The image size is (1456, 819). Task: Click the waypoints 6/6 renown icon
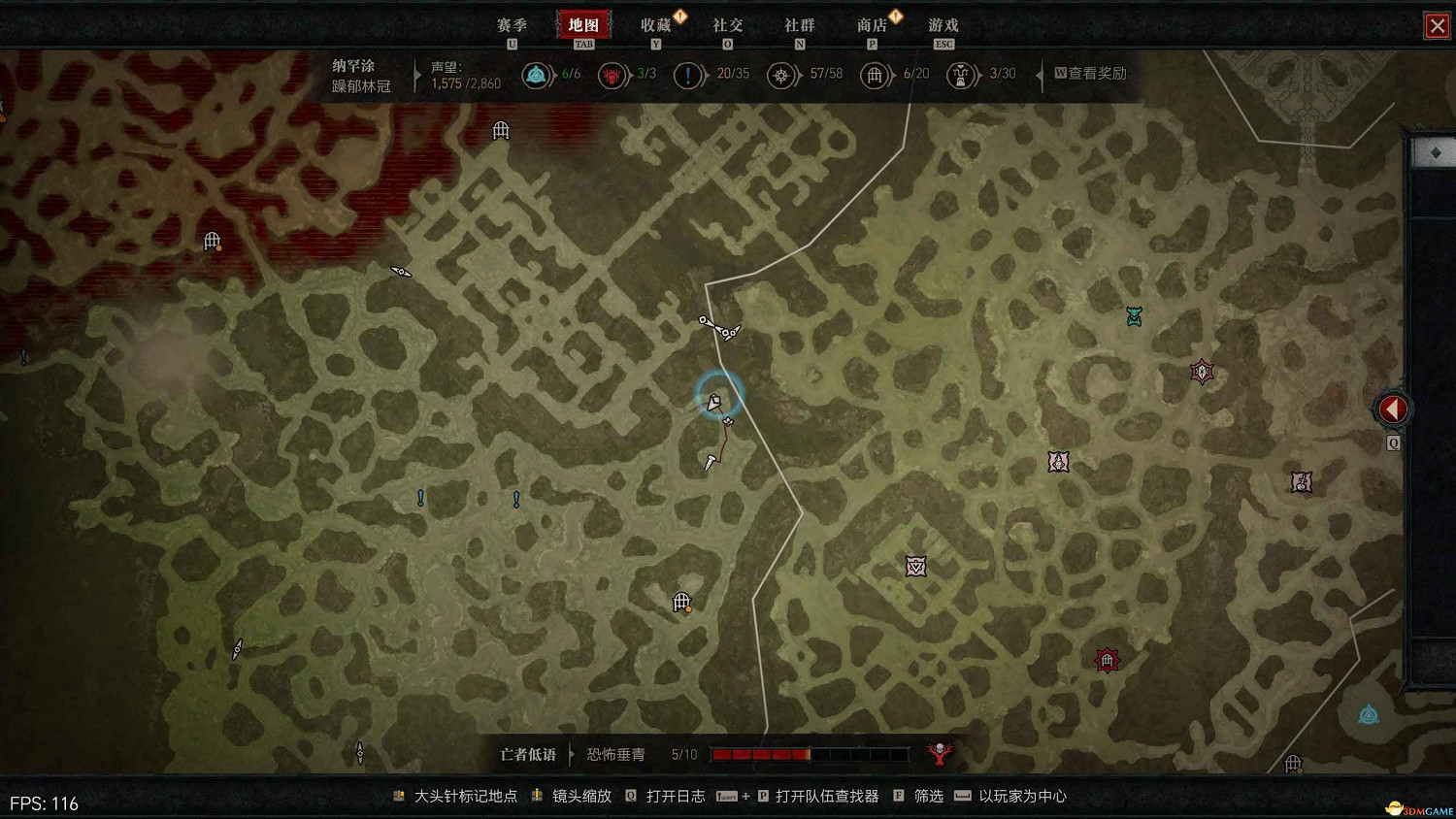[x=538, y=75]
